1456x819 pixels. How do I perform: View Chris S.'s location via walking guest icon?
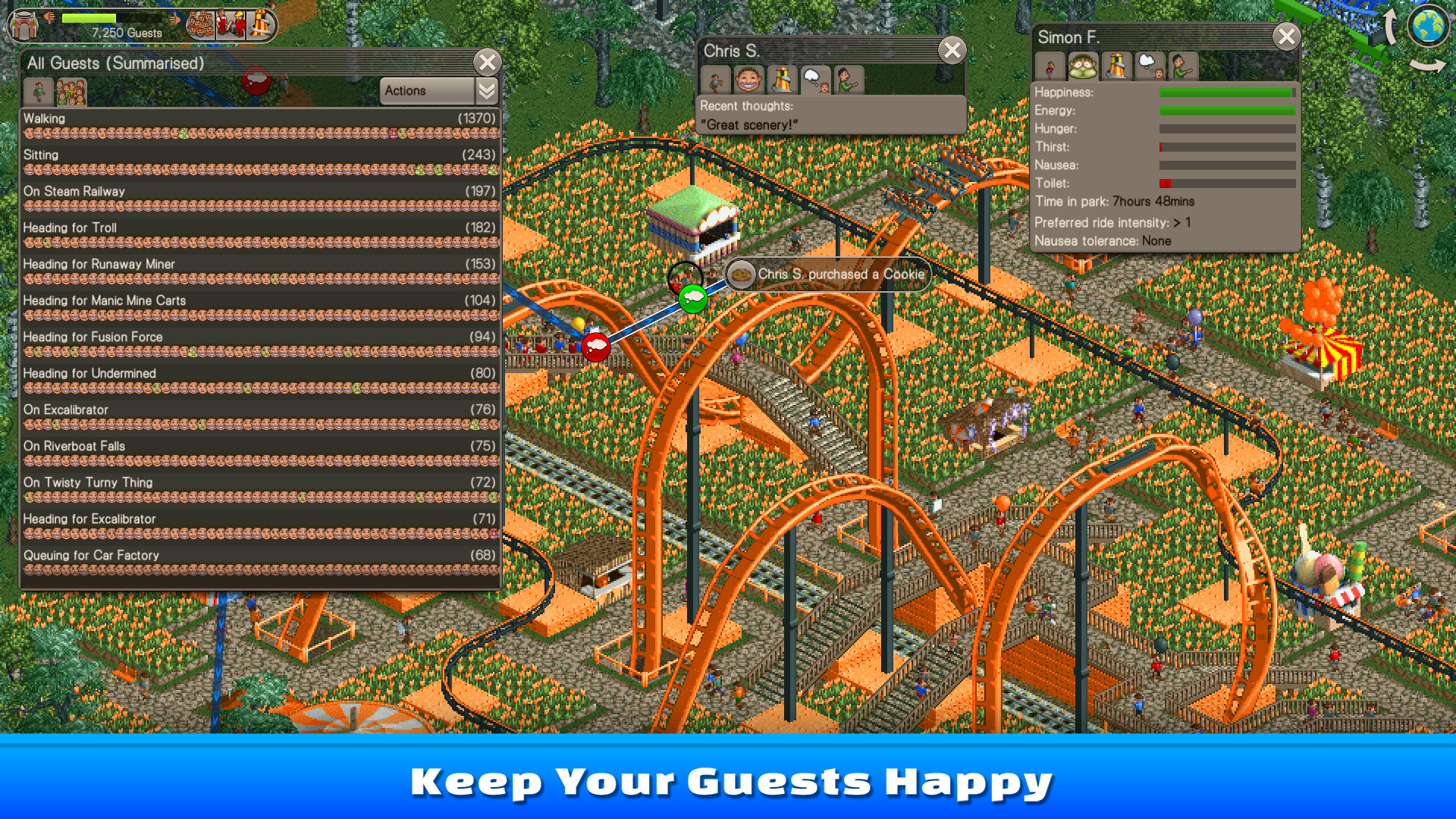point(717,80)
